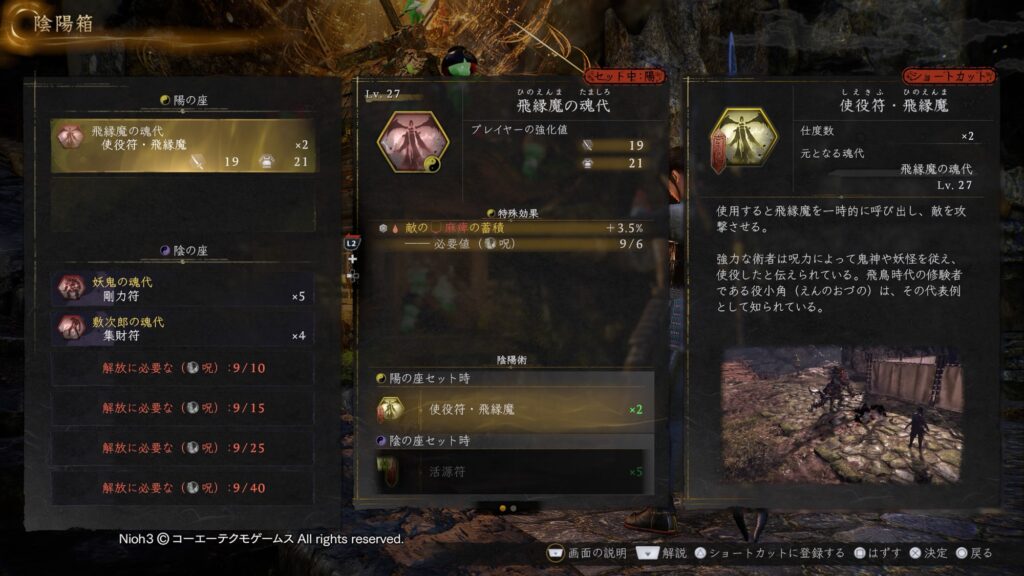
Task: Select the locked slot requiring 9/25 呪
Action: pos(184,447)
